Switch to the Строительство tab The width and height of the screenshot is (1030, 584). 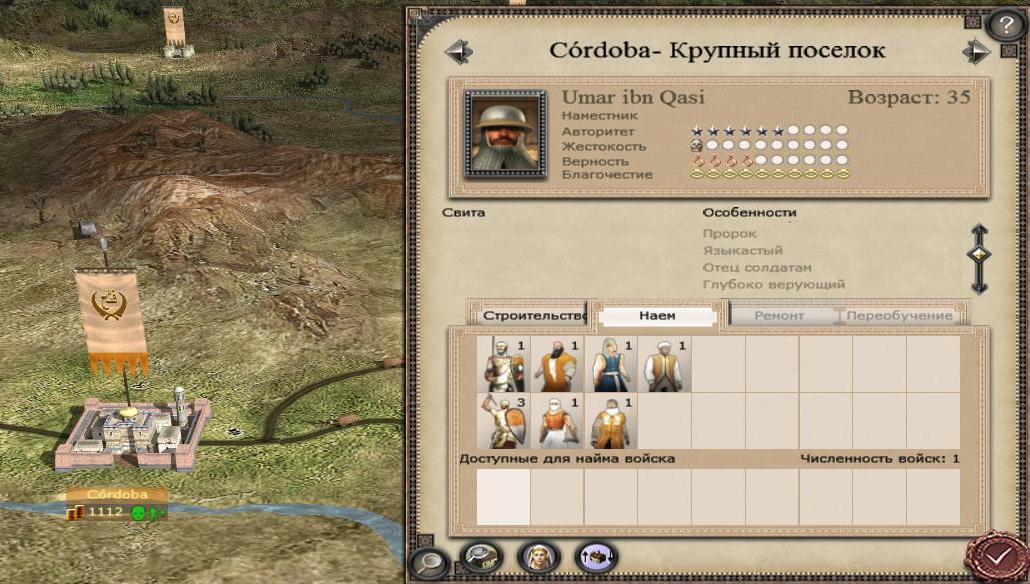click(x=531, y=316)
